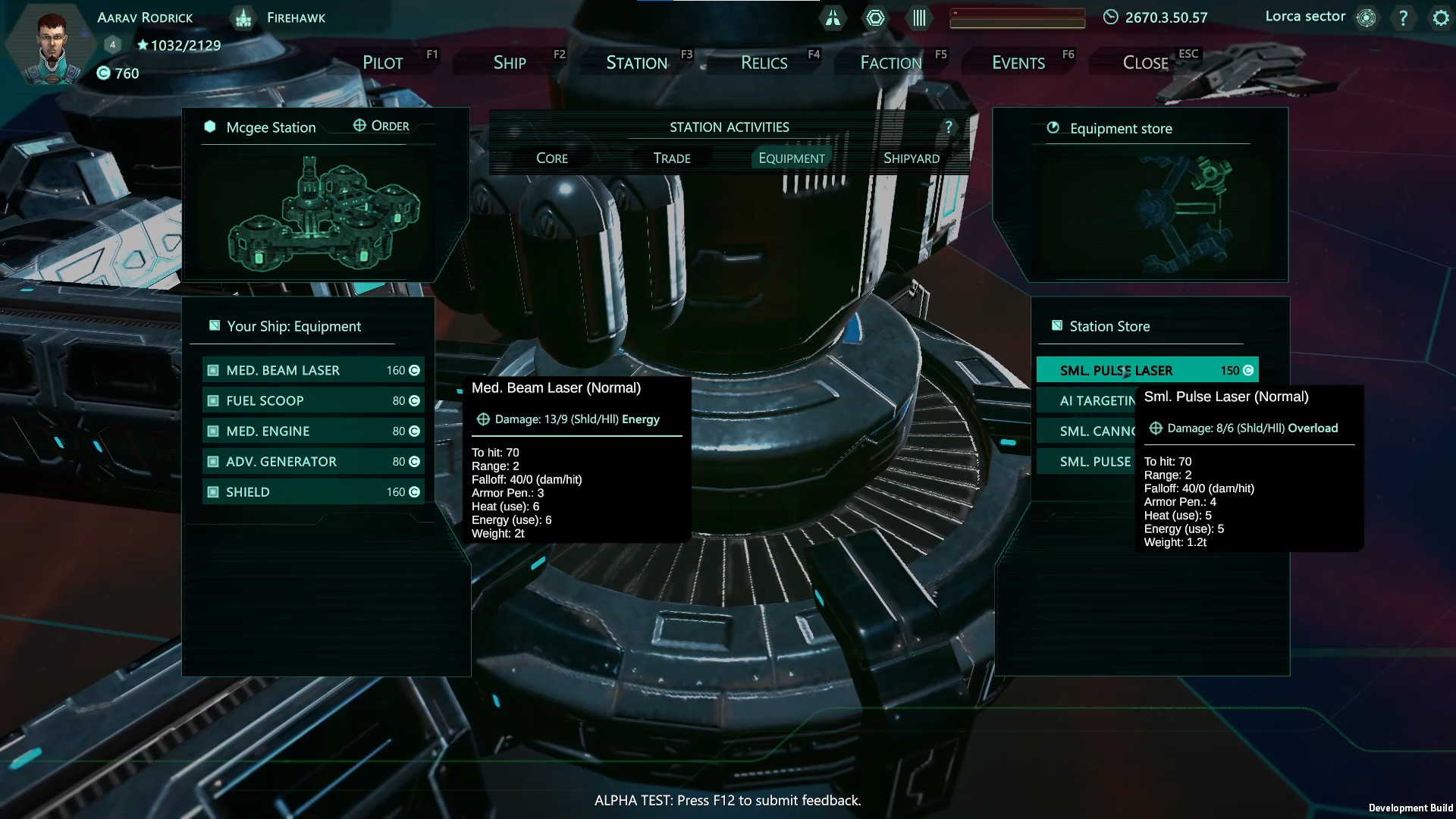This screenshot has height=819, width=1456.
Task: Open the Faction menu item
Action: coord(891,62)
